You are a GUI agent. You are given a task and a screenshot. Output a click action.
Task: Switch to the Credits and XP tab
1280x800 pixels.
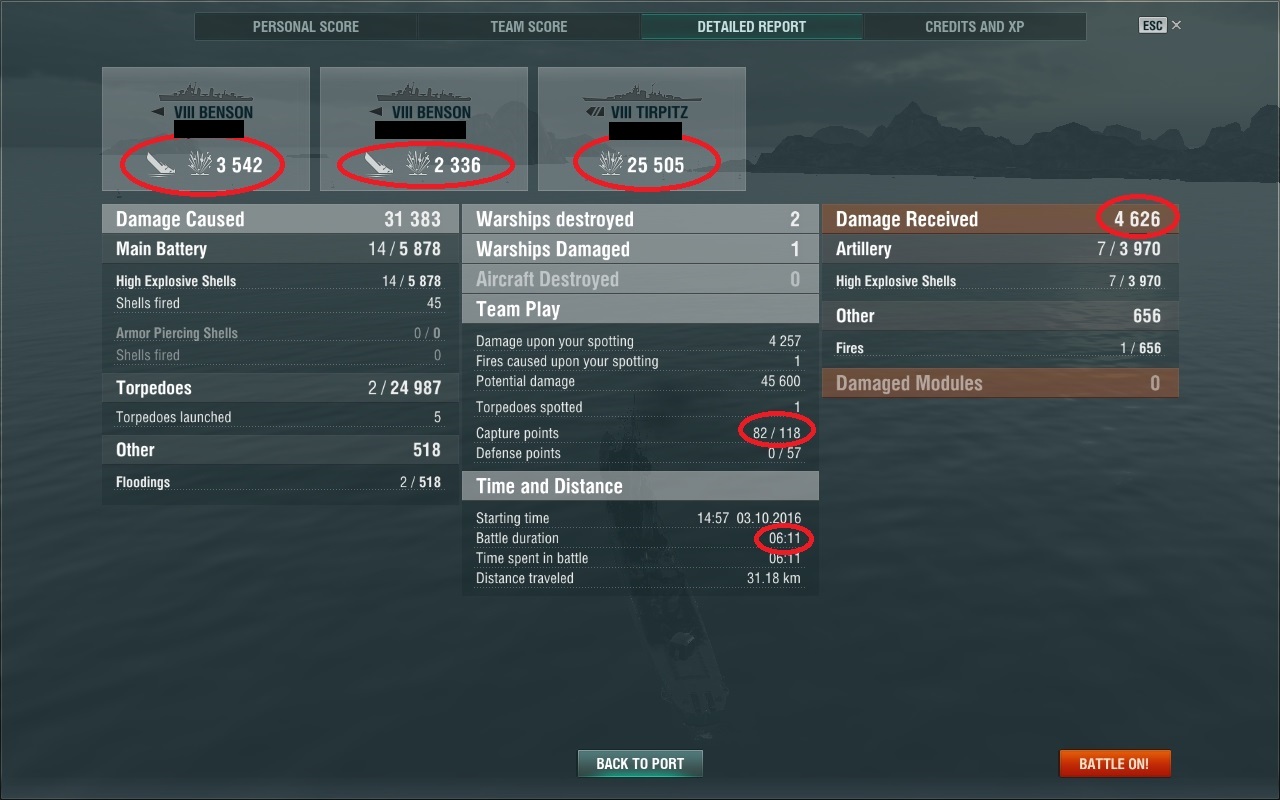tap(973, 26)
